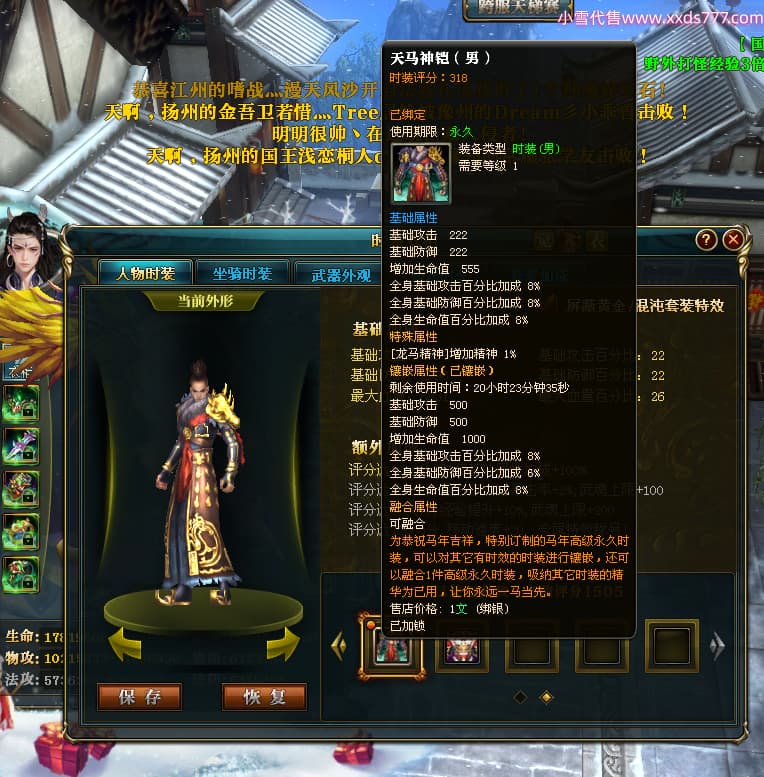Open help with the question mark button

(x=707, y=240)
